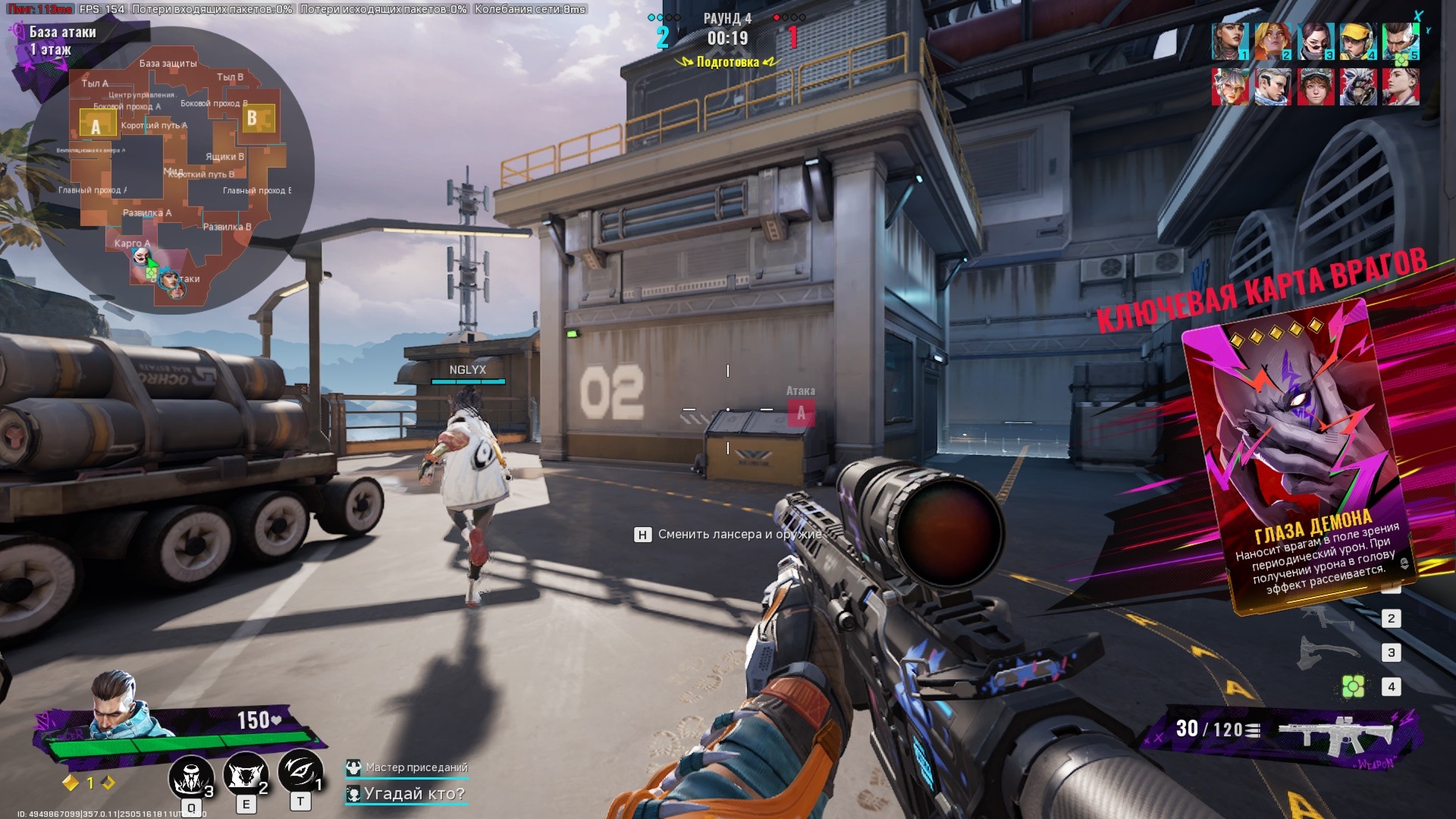Select teammate portrait numbered 1
Viewport: 1456px width, 819px height.
click(1229, 42)
